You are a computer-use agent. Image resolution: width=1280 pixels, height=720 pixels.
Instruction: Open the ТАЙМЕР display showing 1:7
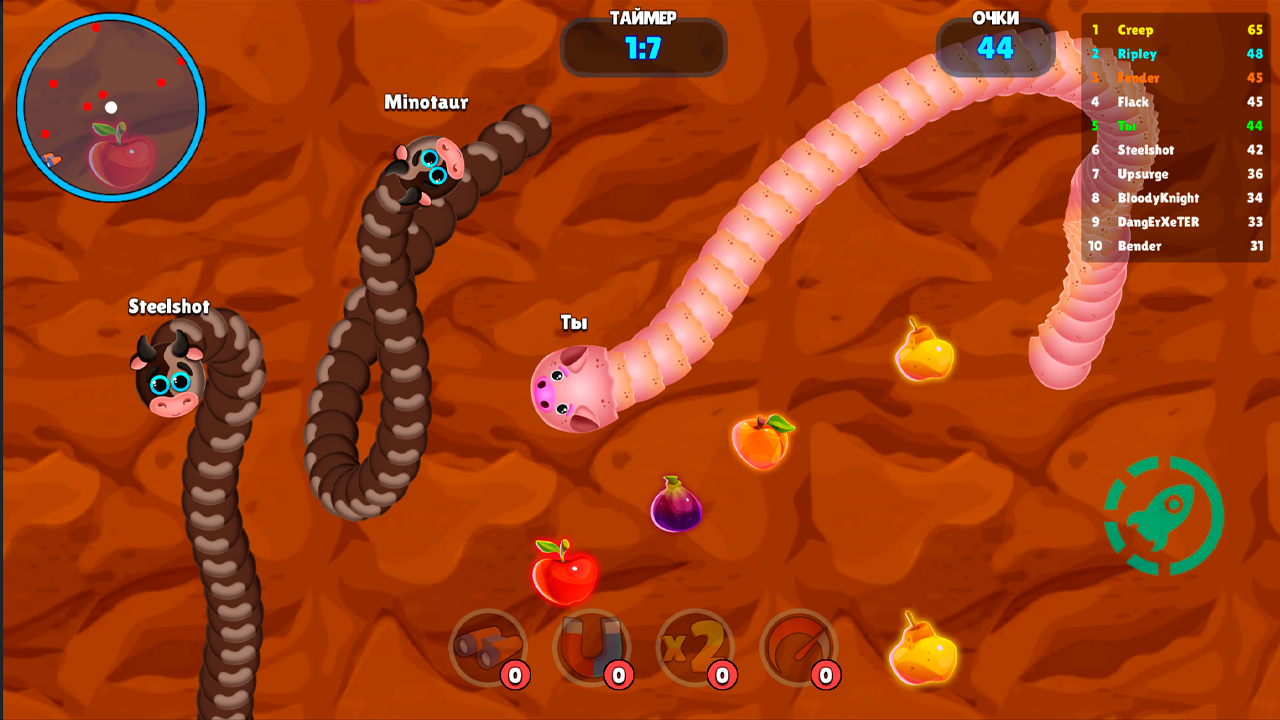pos(644,48)
